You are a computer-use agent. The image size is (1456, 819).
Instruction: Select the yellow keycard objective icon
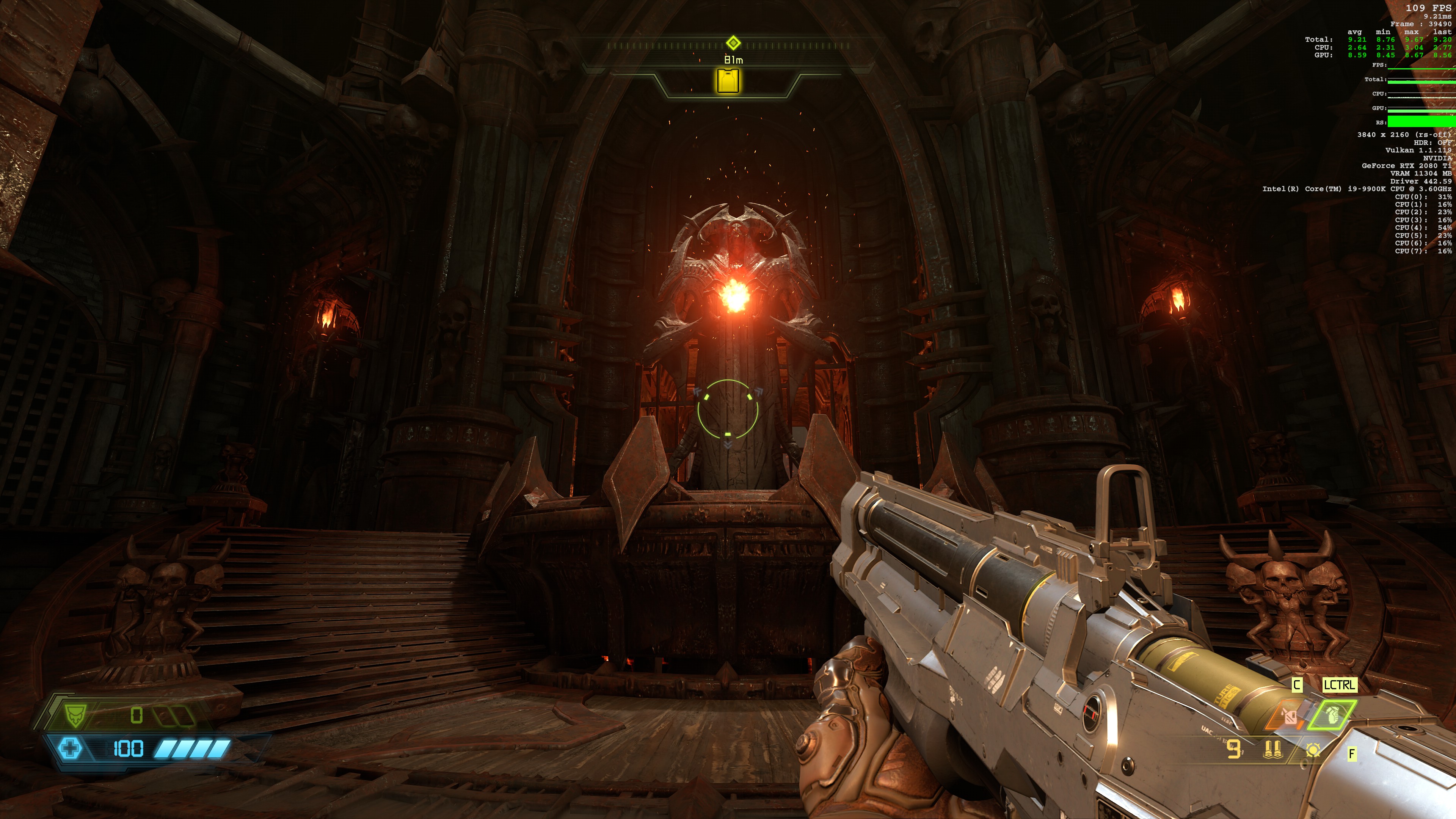[728, 81]
